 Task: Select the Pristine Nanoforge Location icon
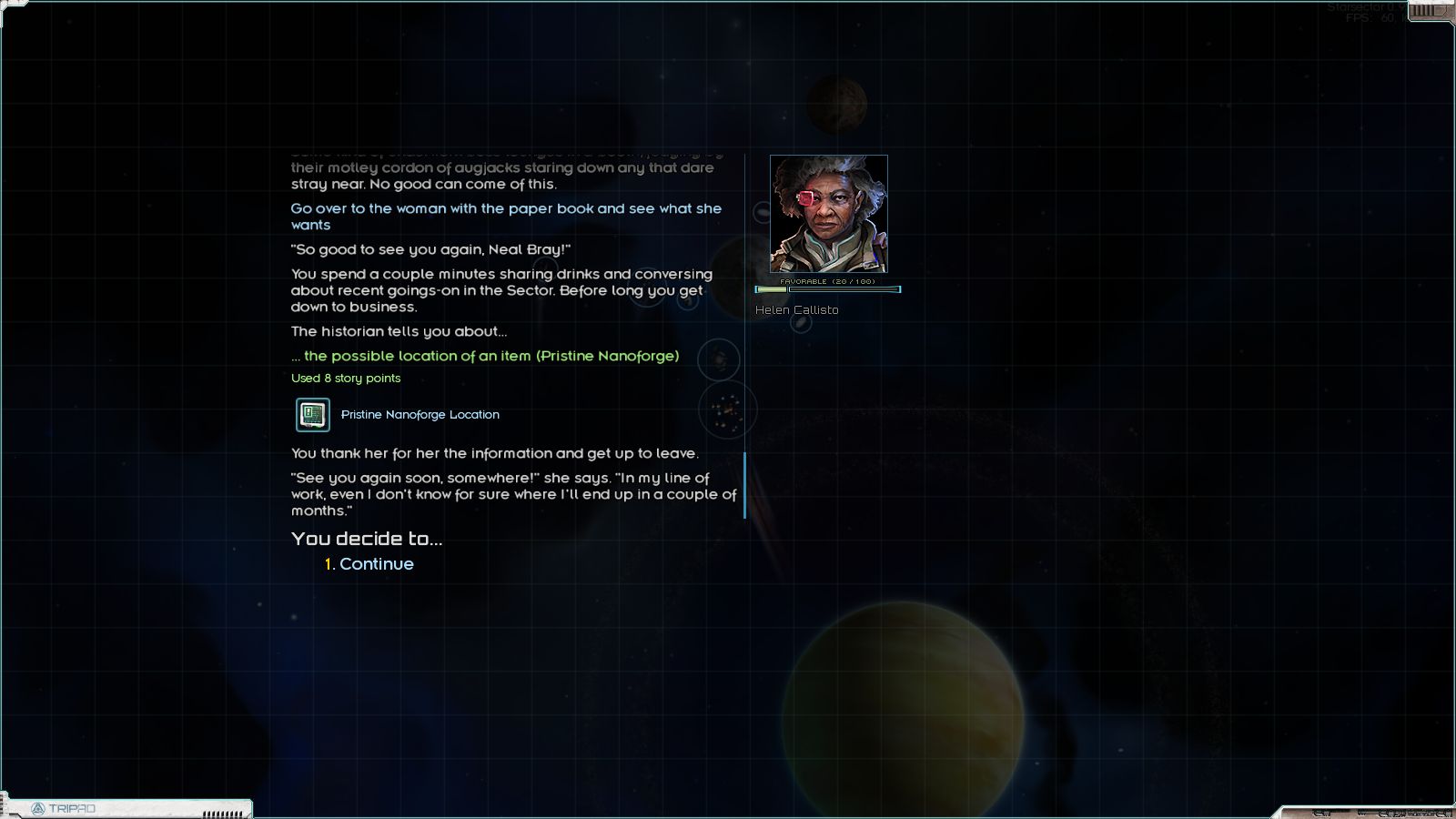pos(313,415)
